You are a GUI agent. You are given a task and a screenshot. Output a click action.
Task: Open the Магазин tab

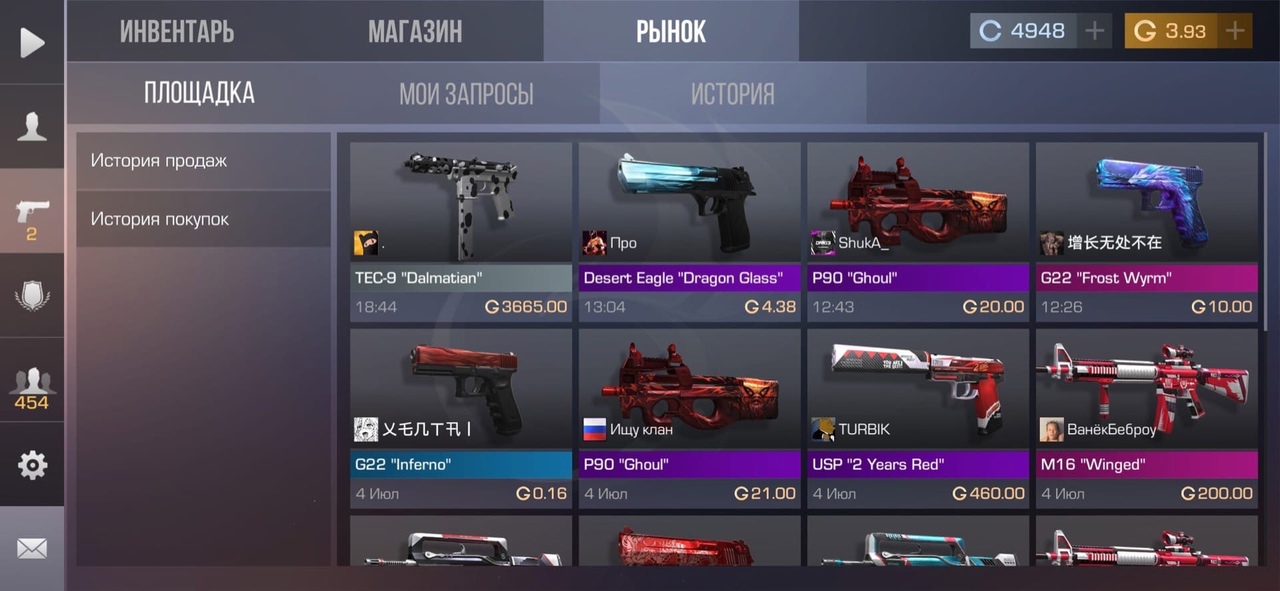click(x=415, y=31)
